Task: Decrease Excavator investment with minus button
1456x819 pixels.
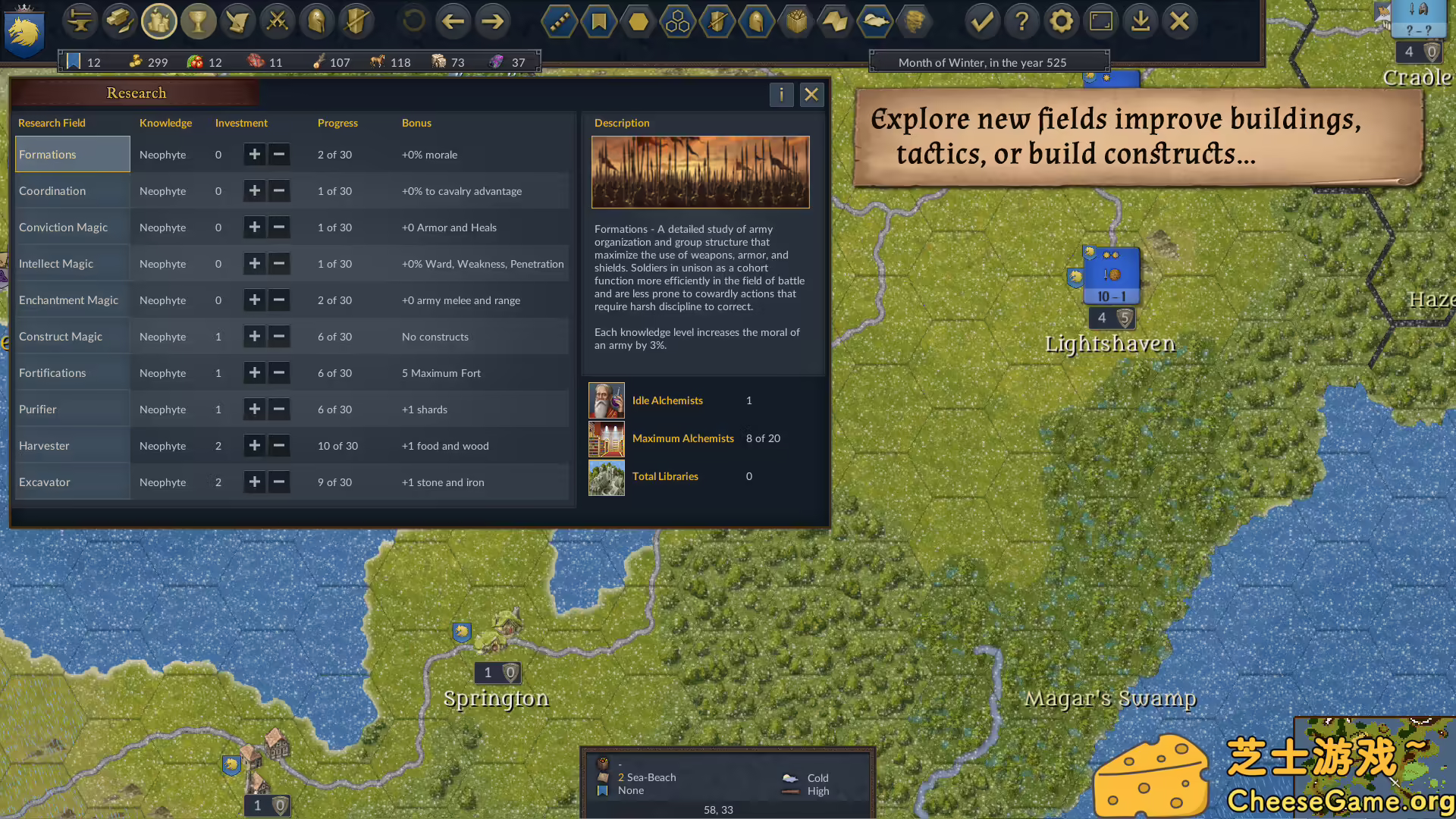Action: [x=279, y=482]
